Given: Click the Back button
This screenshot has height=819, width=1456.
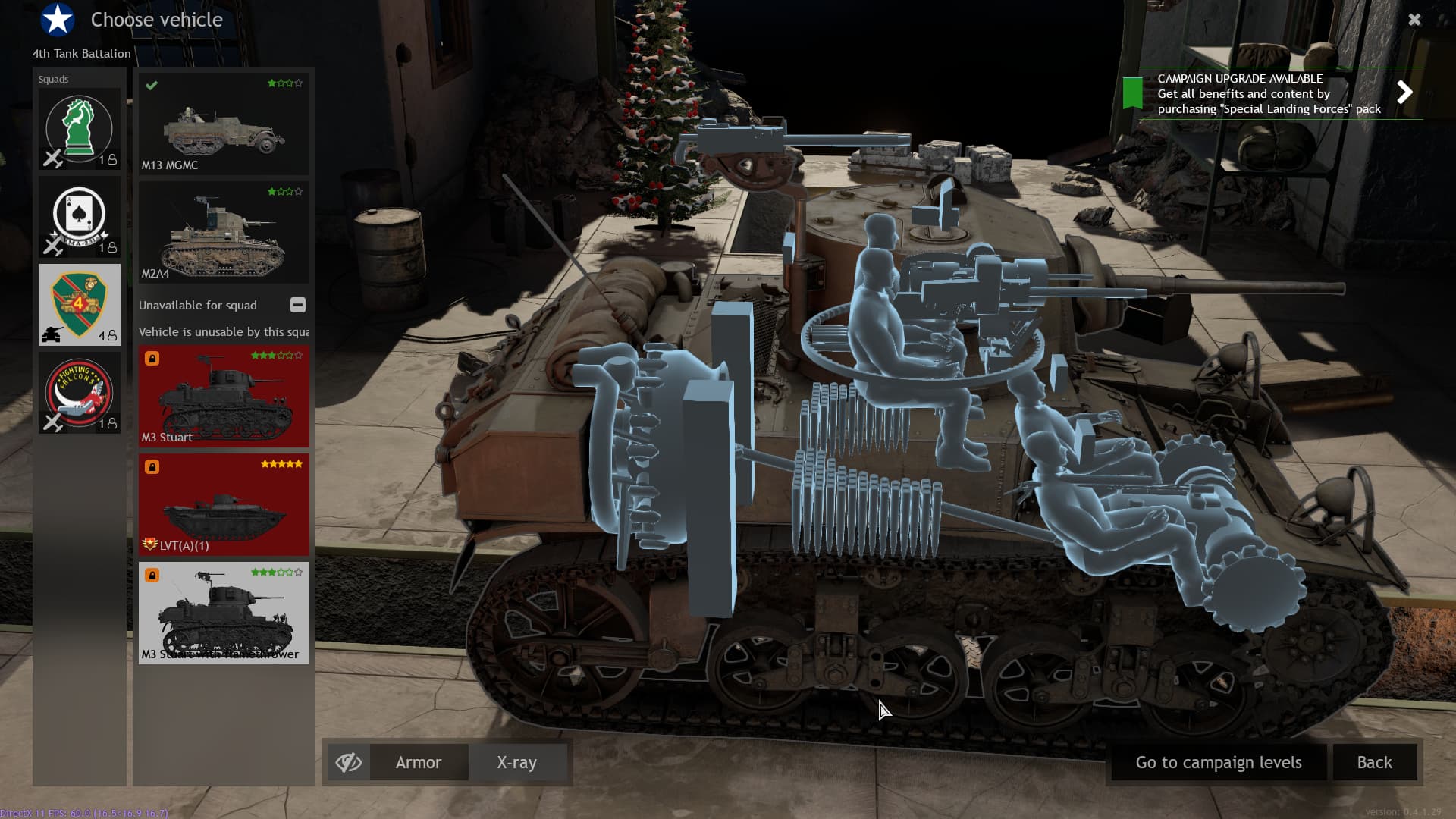Looking at the screenshot, I should pyautogui.click(x=1374, y=762).
